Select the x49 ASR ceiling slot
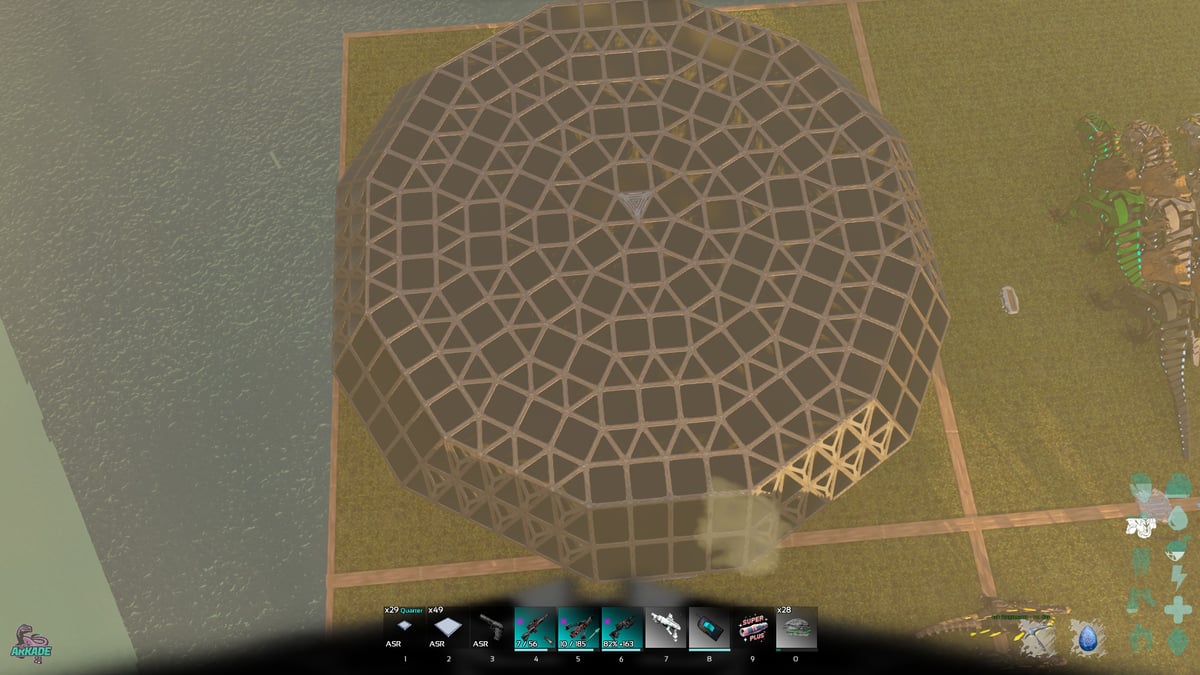The height and width of the screenshot is (675, 1200). pos(449,628)
